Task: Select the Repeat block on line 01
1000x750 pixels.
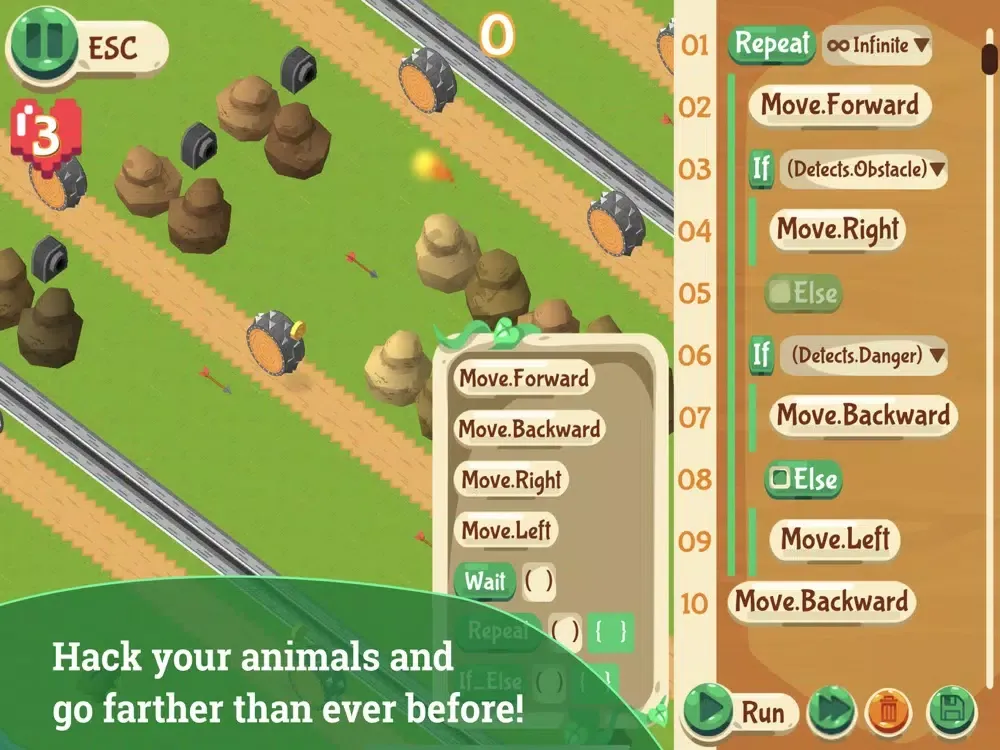Action: pyautogui.click(x=772, y=44)
